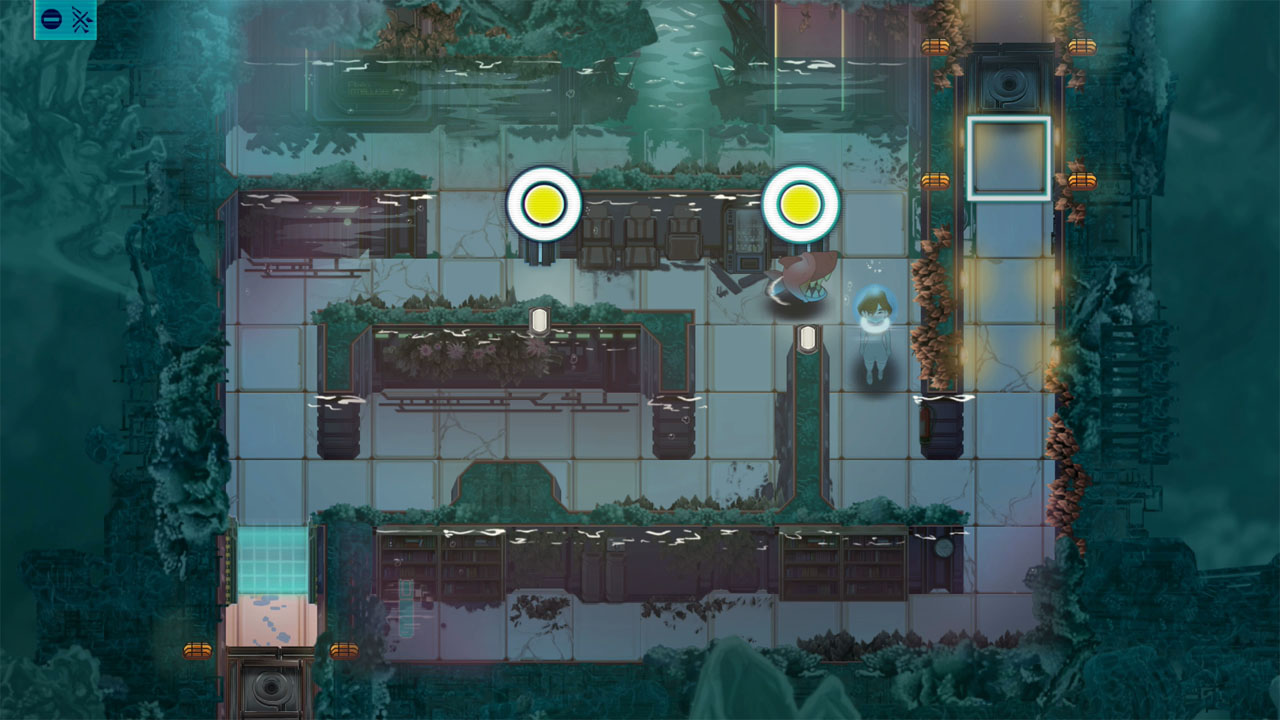Toggle the white capsule switch left of center

pyautogui.click(x=540, y=318)
